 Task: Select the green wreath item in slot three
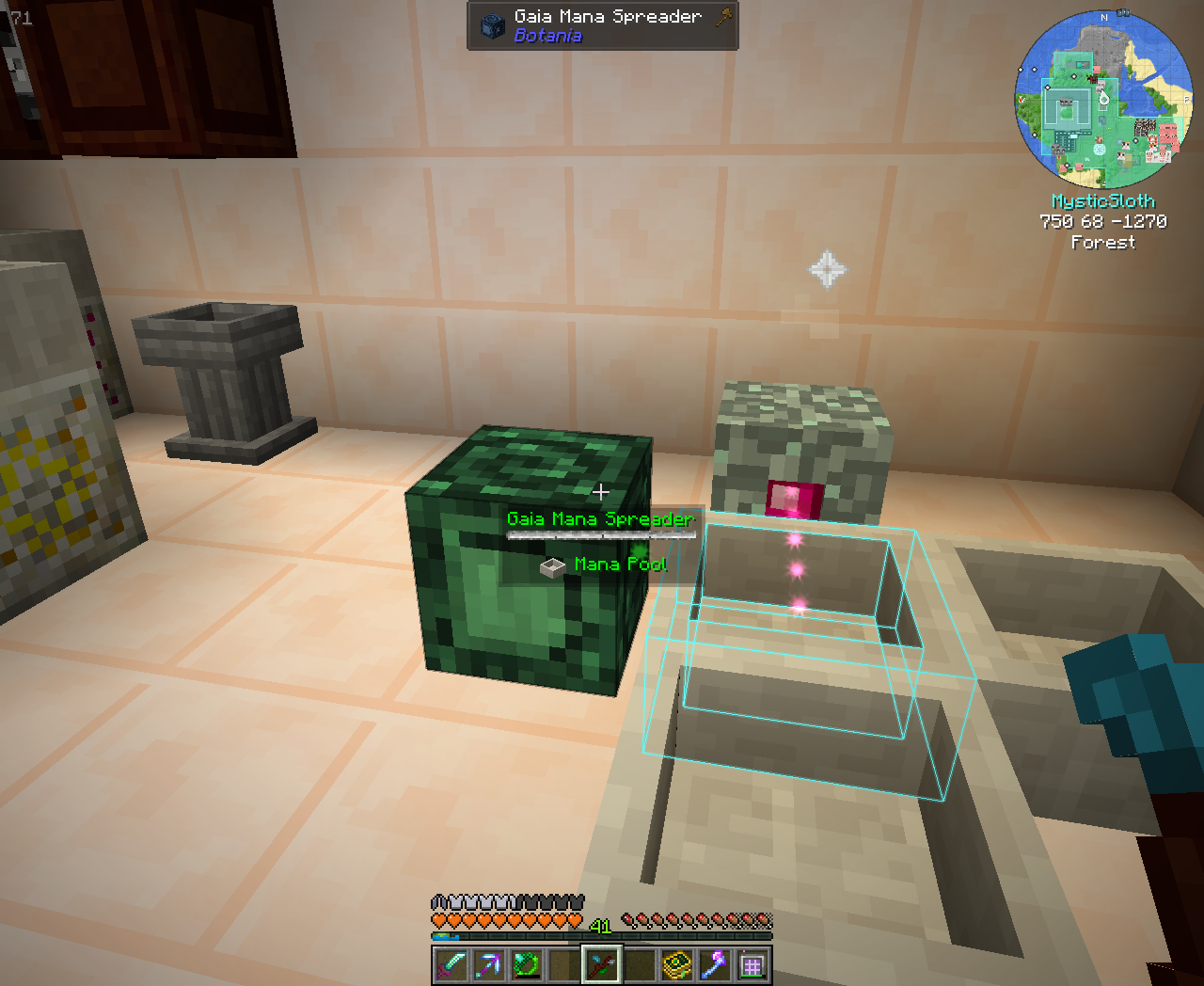coord(524,963)
